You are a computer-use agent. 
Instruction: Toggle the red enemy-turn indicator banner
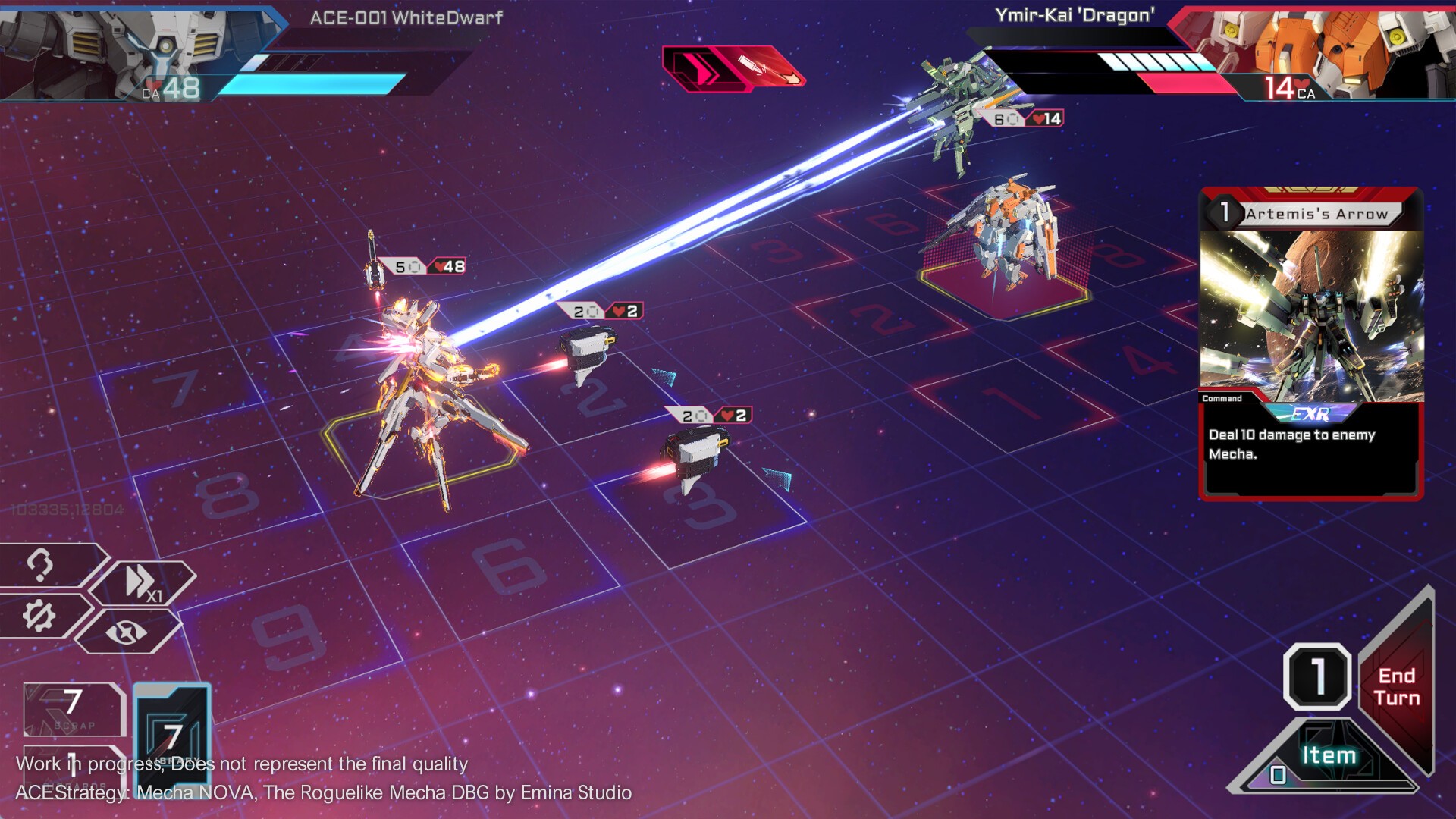tap(732, 68)
